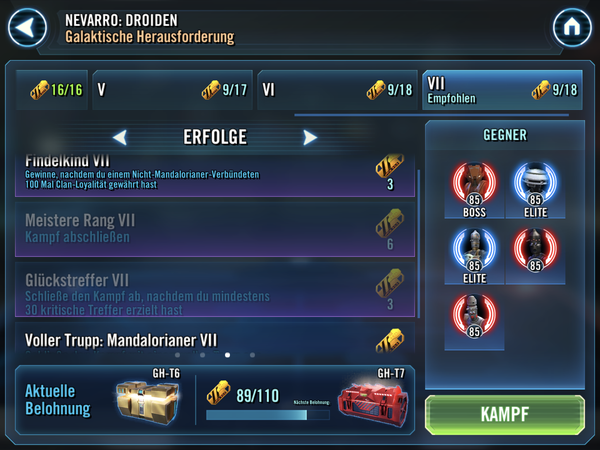This screenshot has height=450, width=600.
Task: Switch to tier V tab
Action: [170, 90]
